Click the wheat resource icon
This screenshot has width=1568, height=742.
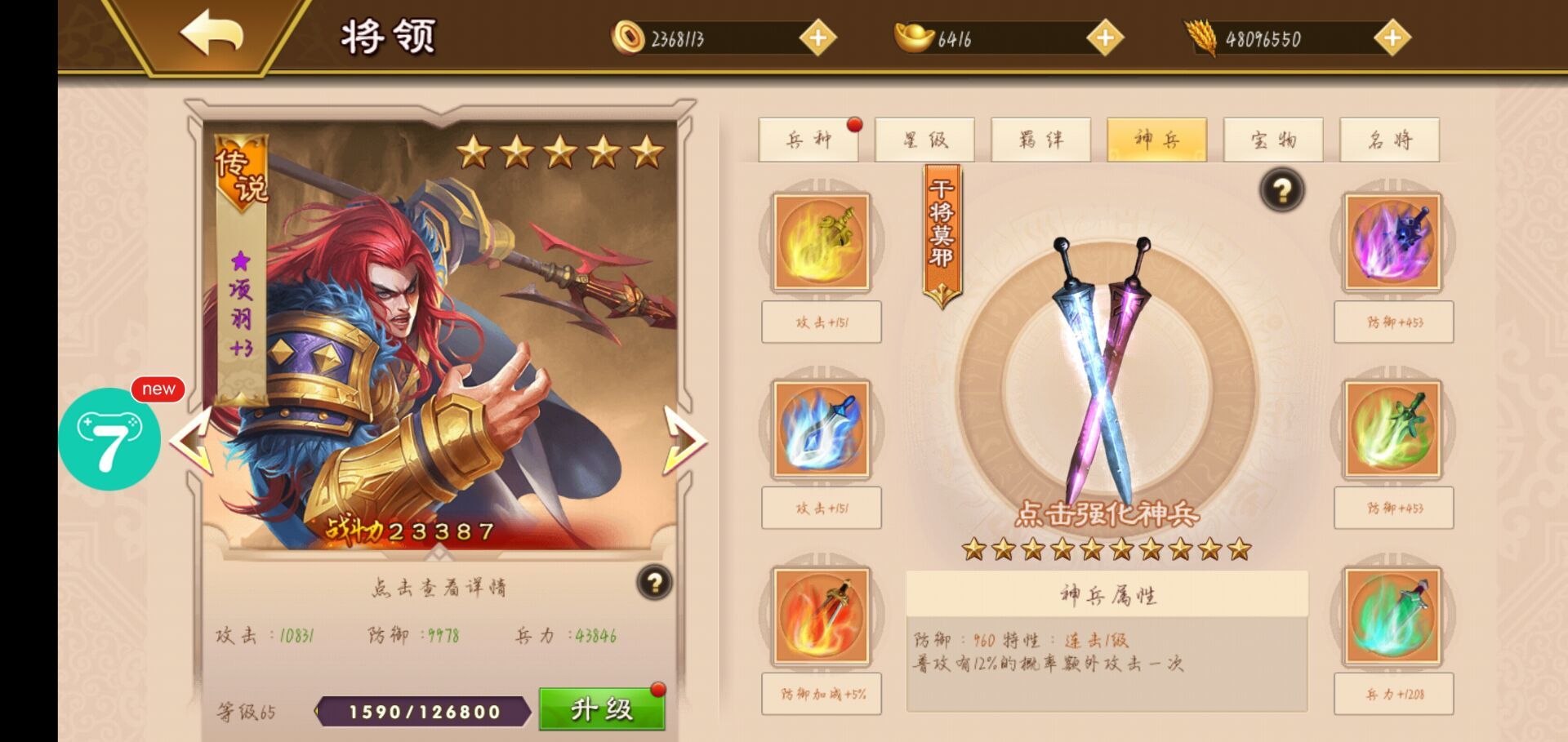pyautogui.click(x=1200, y=36)
